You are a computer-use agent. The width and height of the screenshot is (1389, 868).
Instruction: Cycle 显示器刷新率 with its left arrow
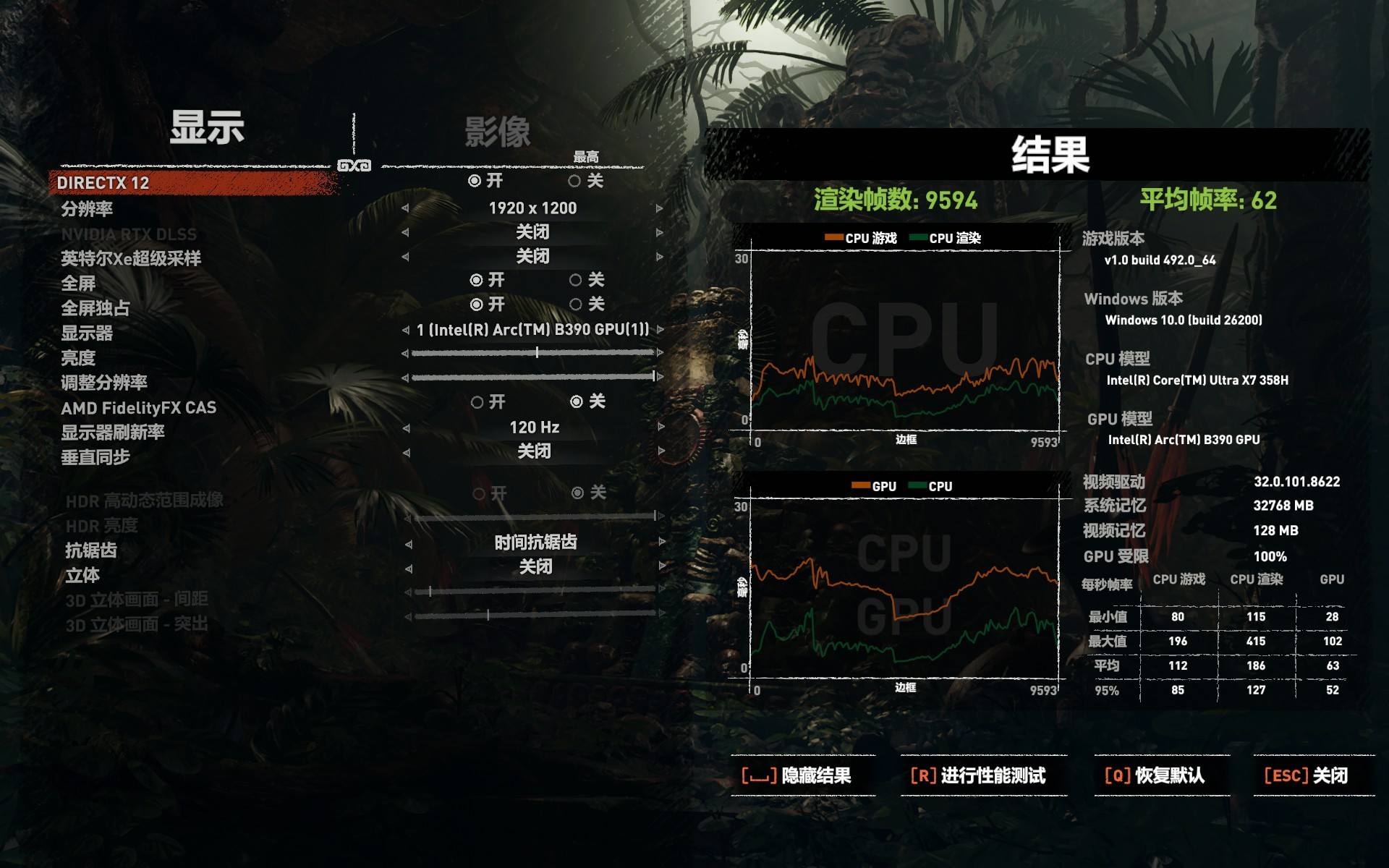[405, 427]
